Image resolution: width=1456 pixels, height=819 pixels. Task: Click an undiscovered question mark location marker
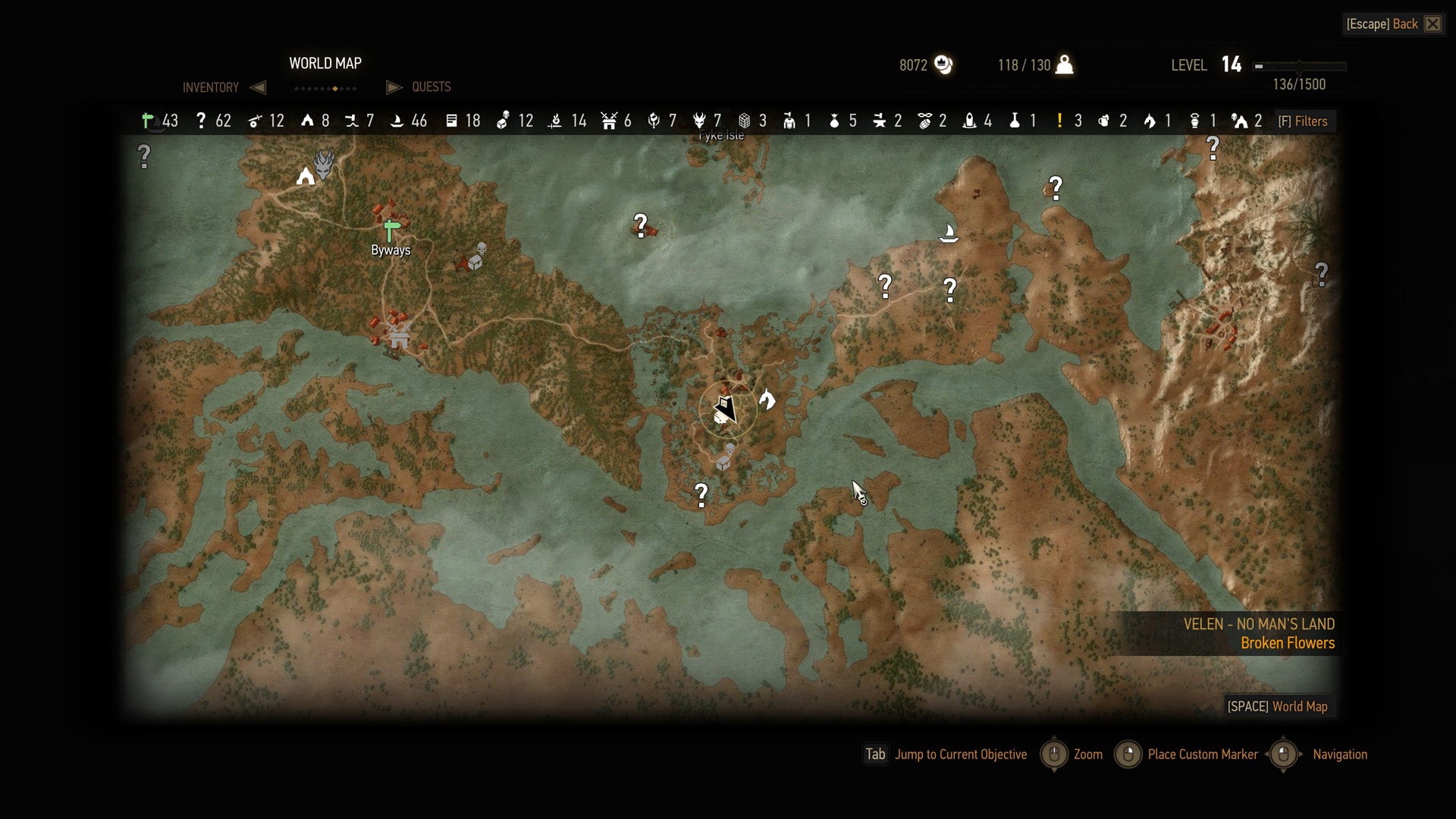tap(641, 224)
